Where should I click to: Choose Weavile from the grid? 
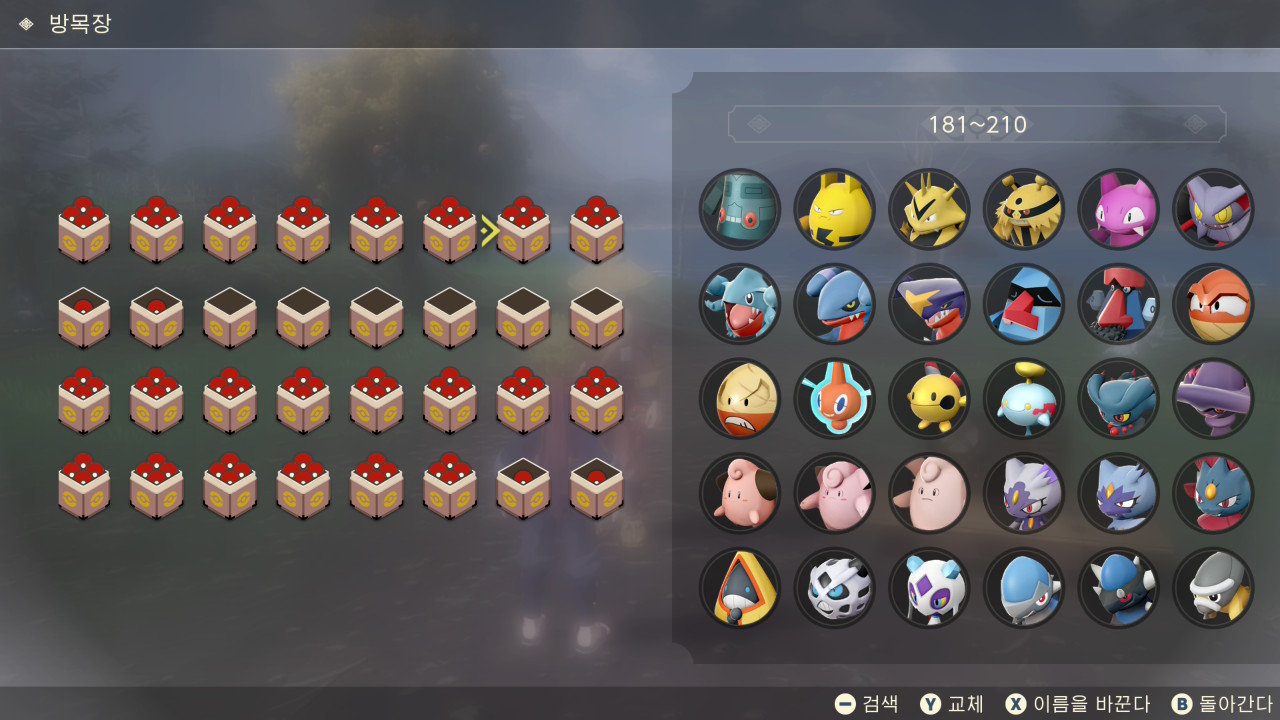coord(1213,494)
